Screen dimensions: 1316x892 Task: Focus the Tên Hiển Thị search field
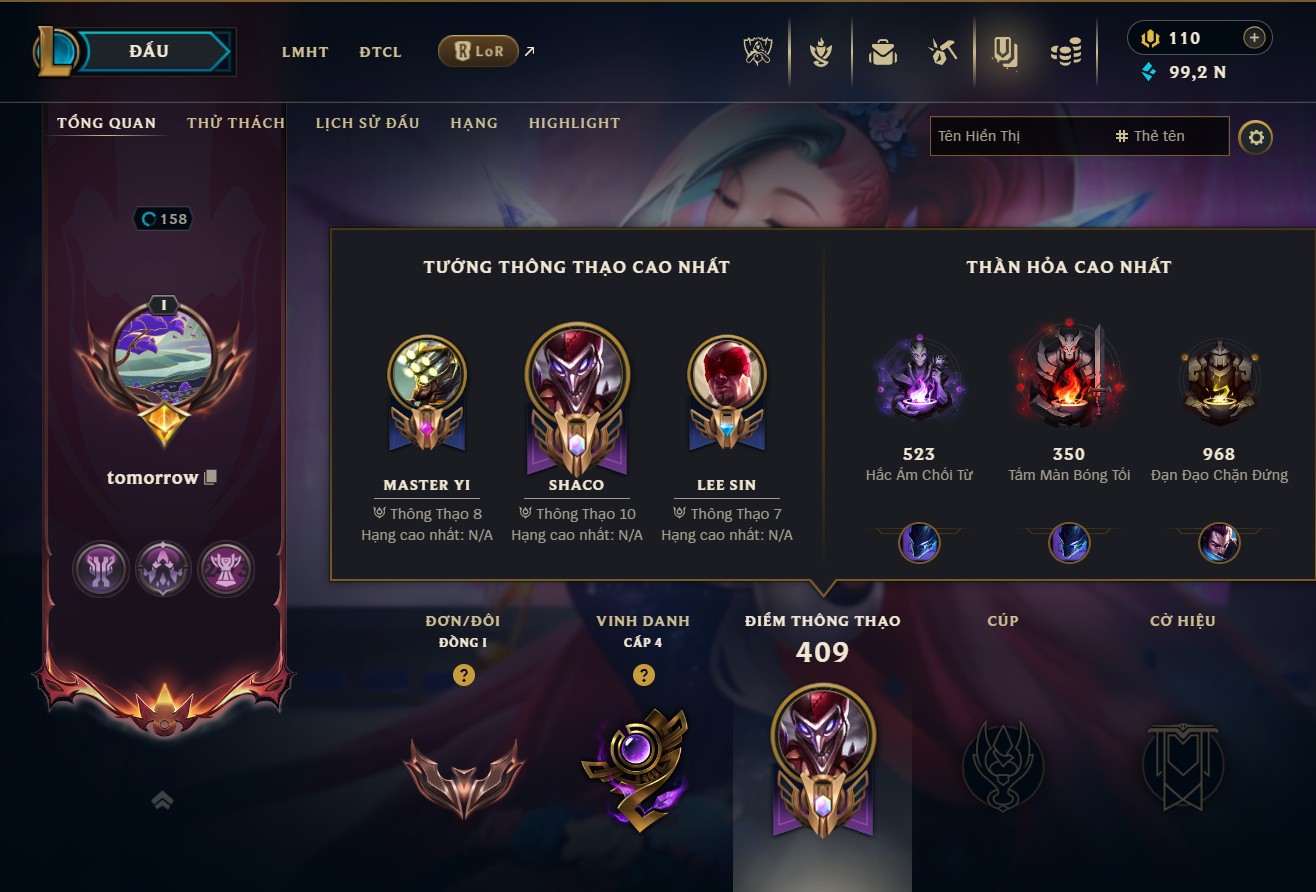click(1020, 136)
